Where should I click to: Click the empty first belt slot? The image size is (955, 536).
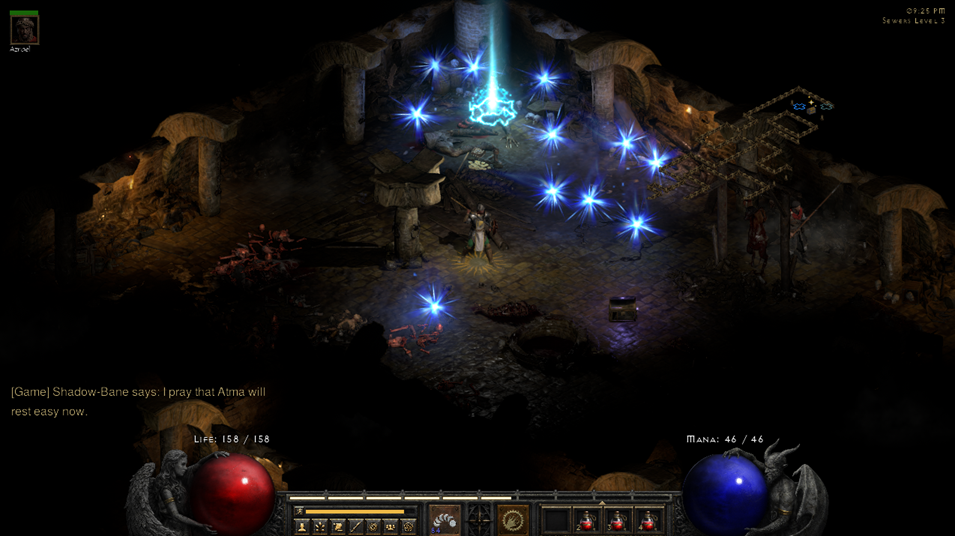tap(556, 520)
